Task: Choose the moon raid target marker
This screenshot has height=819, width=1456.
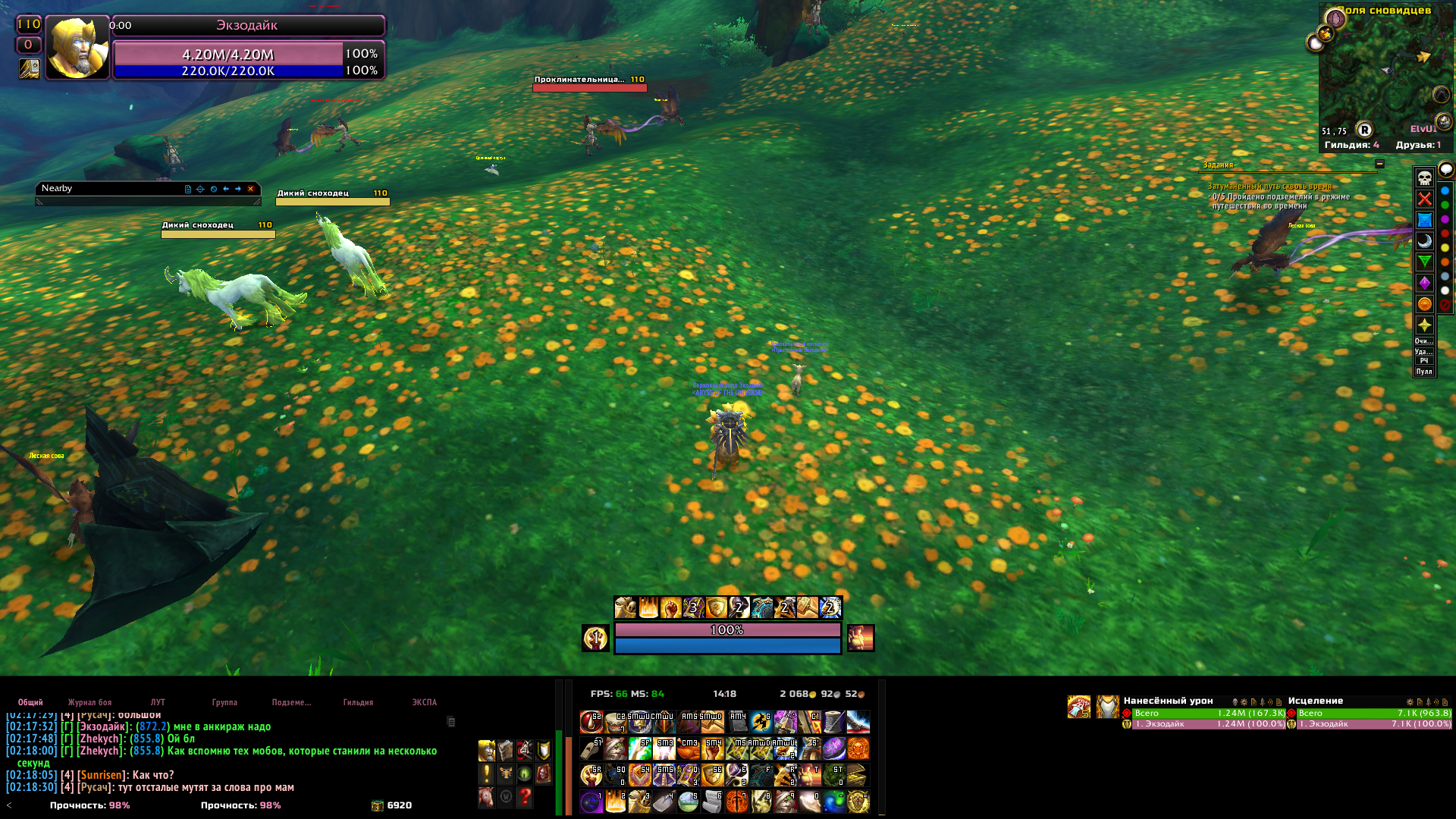Action: [1425, 241]
